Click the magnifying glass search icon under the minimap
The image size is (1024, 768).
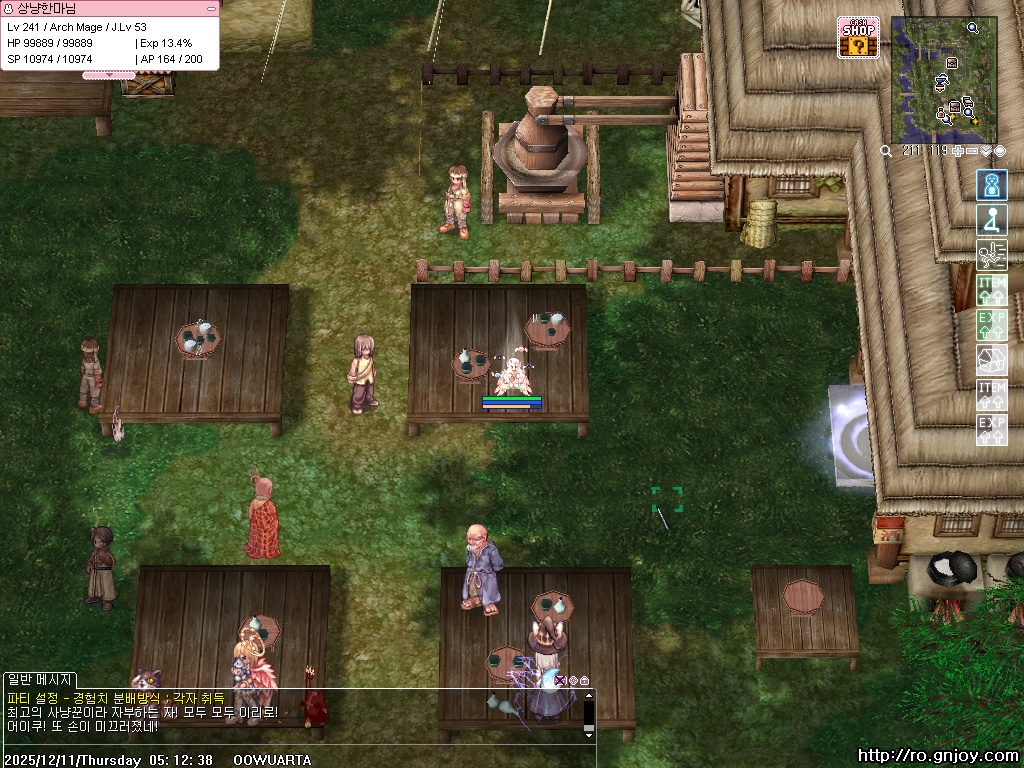[887, 151]
